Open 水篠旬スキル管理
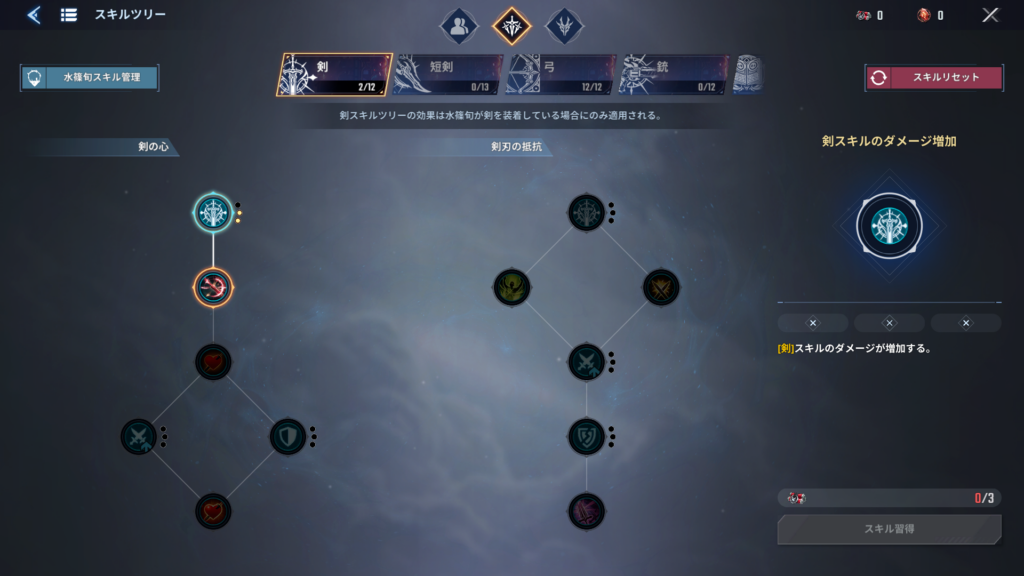 (x=90, y=78)
